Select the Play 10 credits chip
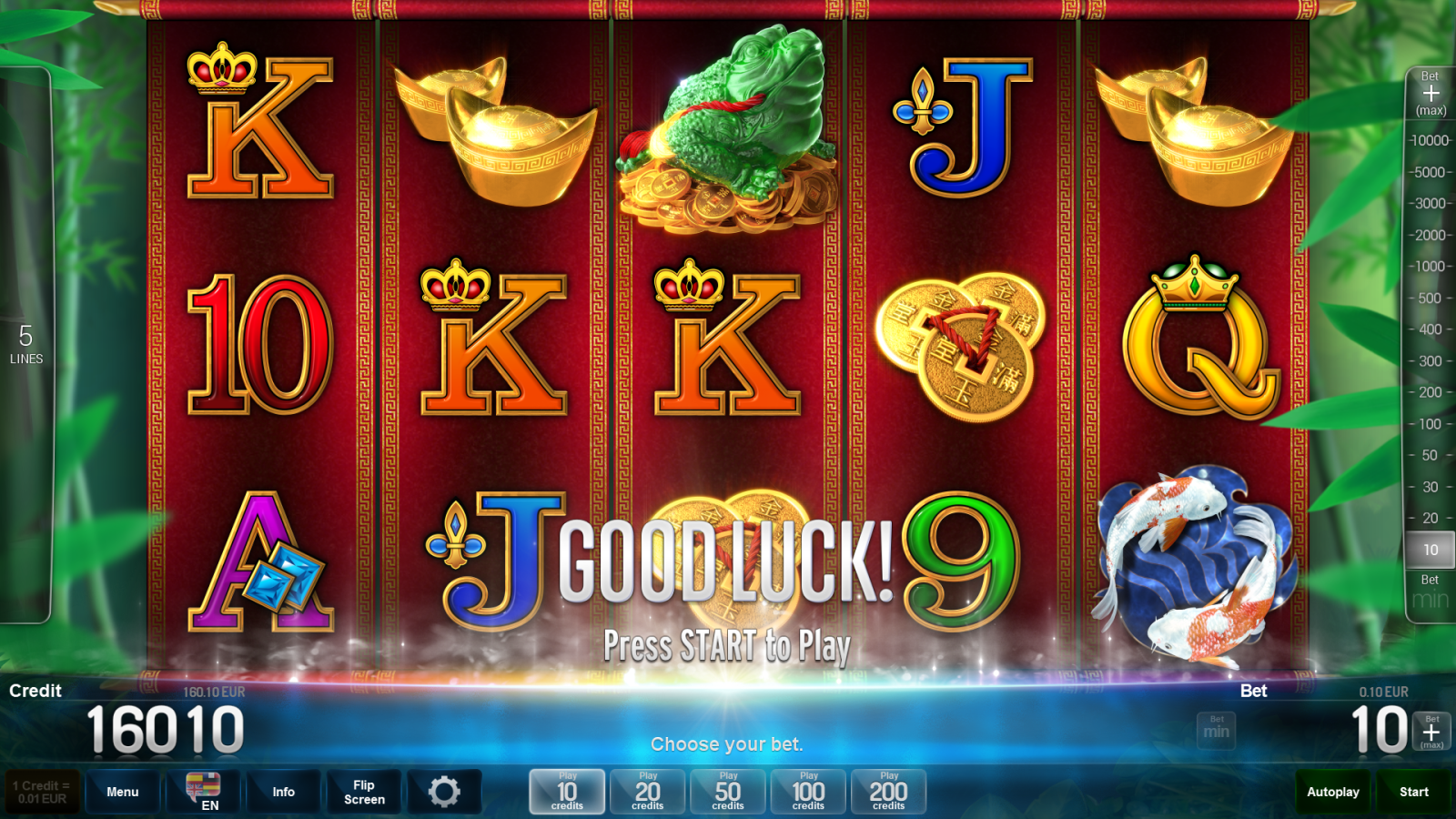The width and height of the screenshot is (1456, 819). (567, 792)
